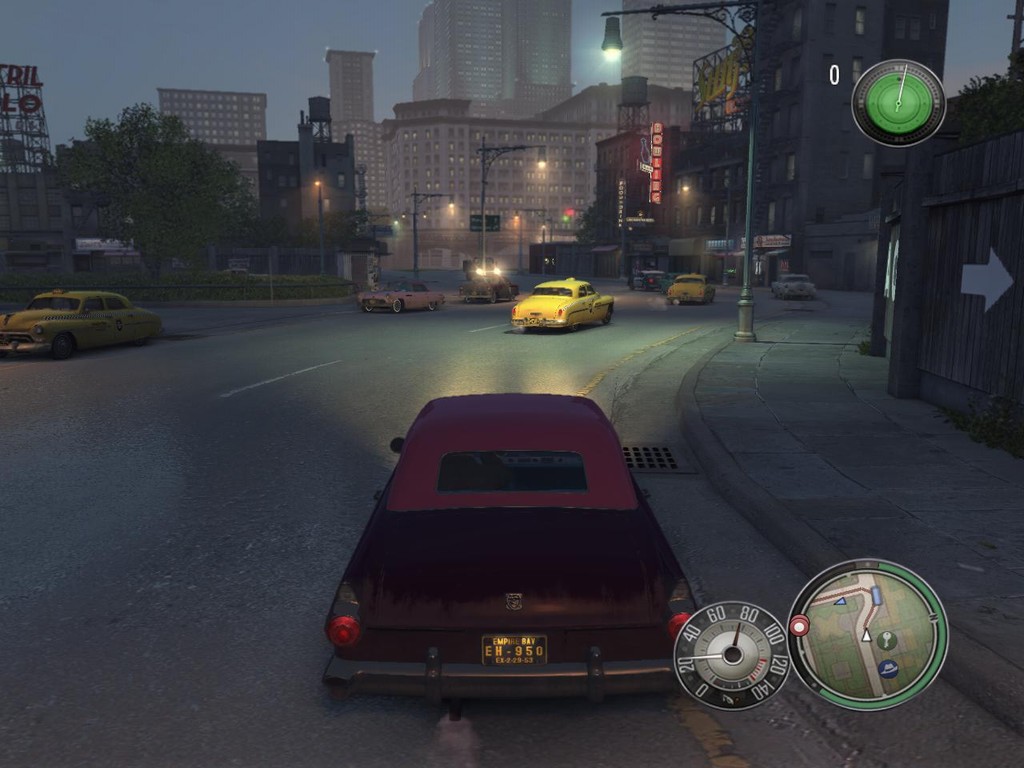Click the red objective marker on minimap edge

pos(799,626)
